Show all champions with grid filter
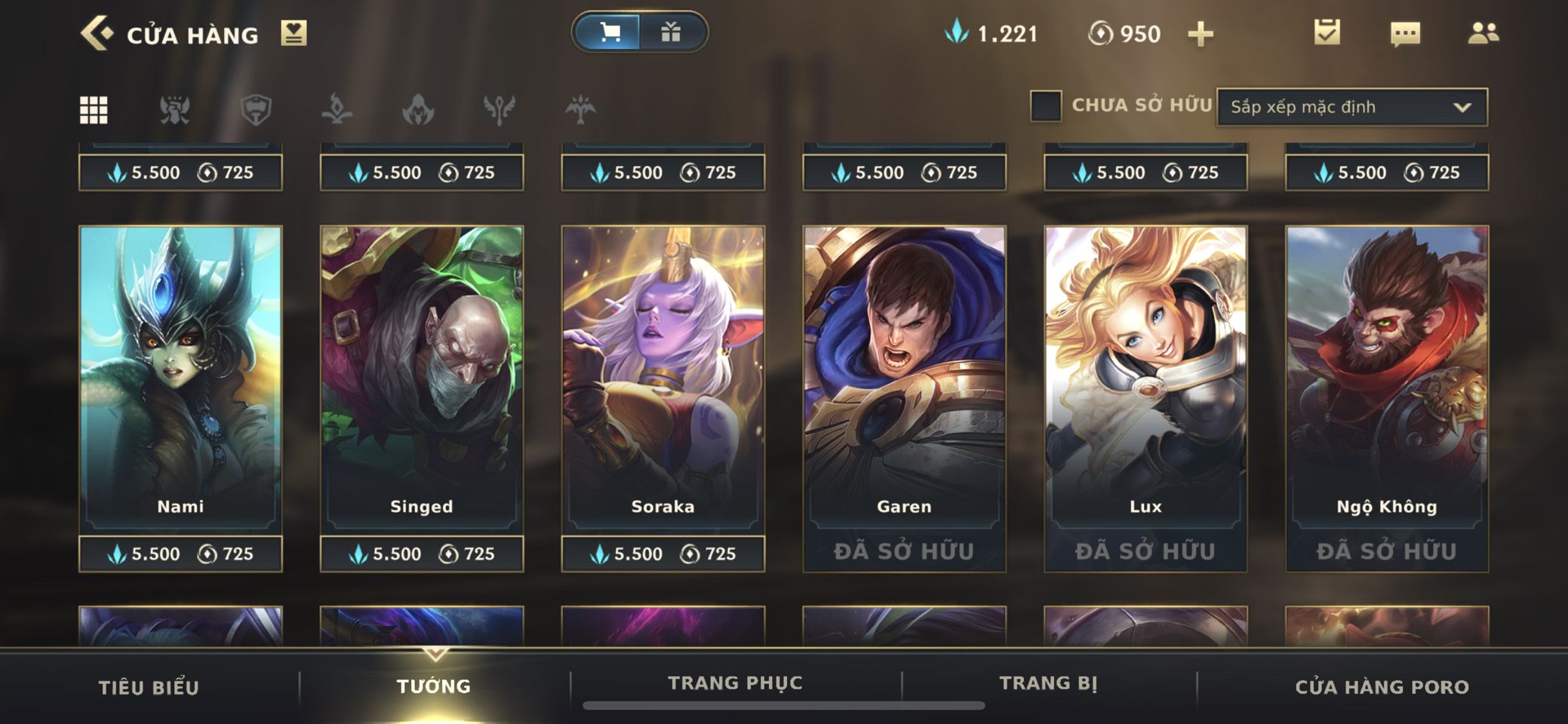1568x724 pixels. [x=94, y=110]
